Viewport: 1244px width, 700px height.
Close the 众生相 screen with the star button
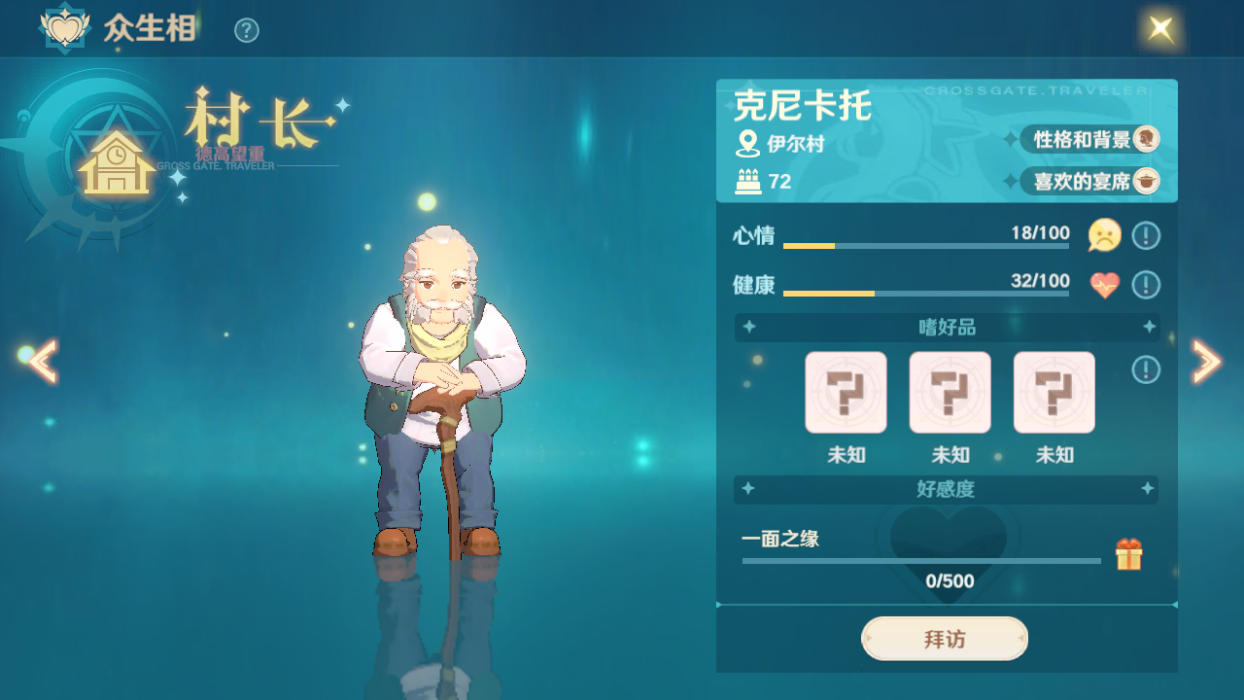(1161, 28)
